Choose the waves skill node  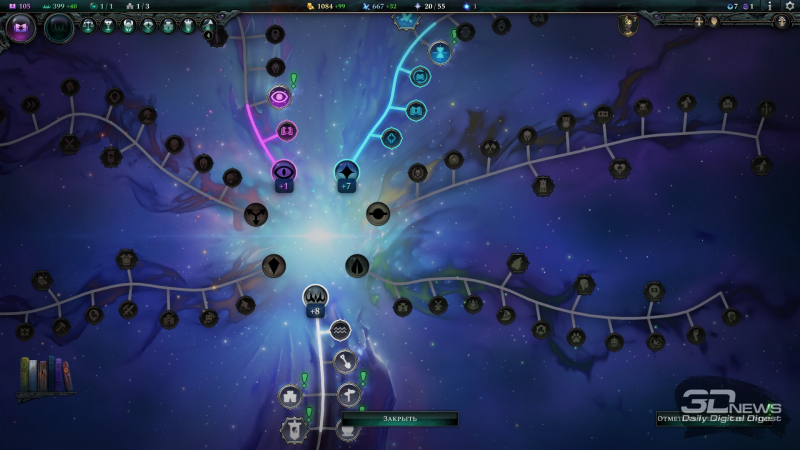(340, 329)
